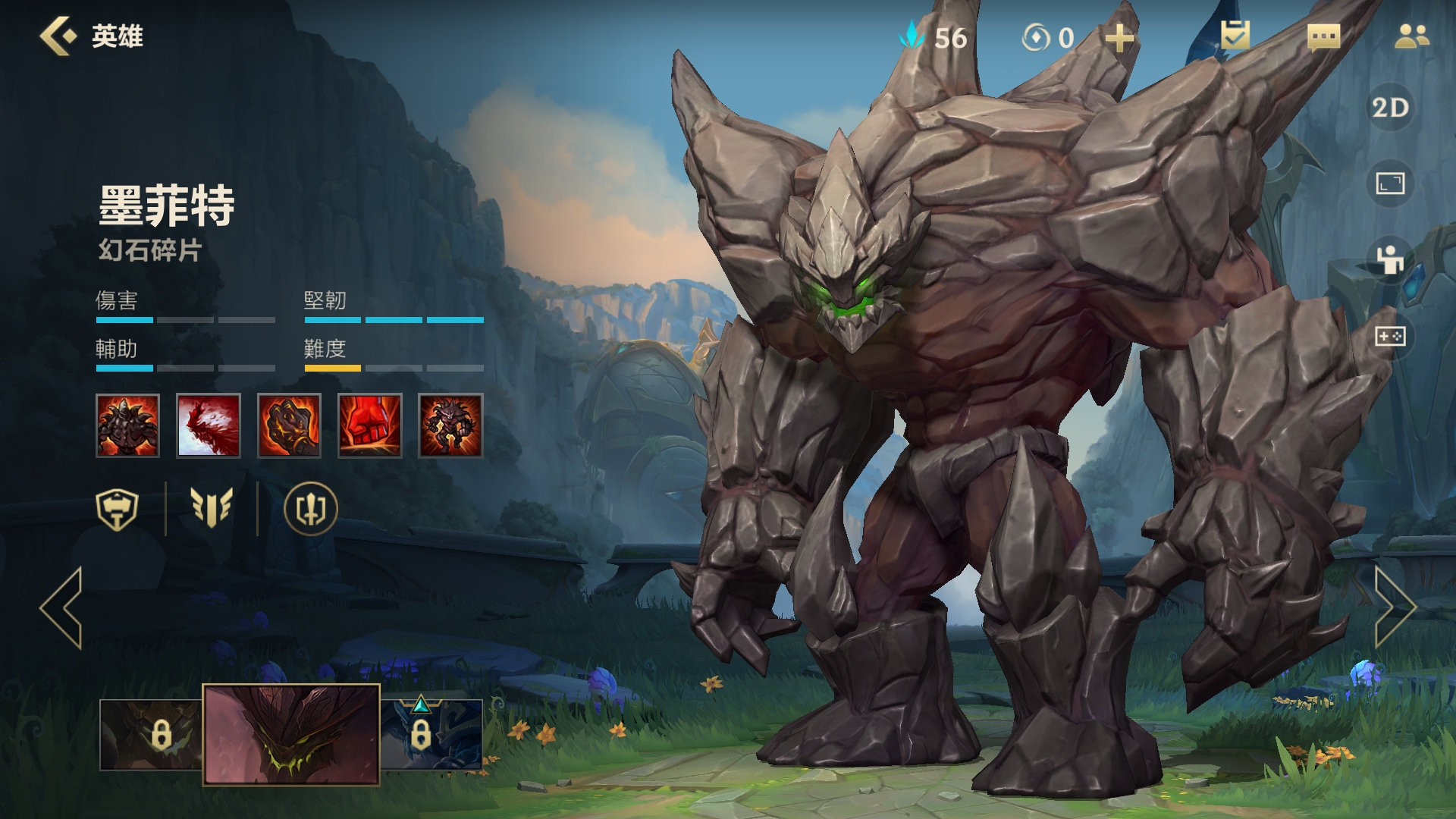Image resolution: width=1456 pixels, height=819 pixels.
Task: Switch to 2D splash art view
Action: [1390, 108]
